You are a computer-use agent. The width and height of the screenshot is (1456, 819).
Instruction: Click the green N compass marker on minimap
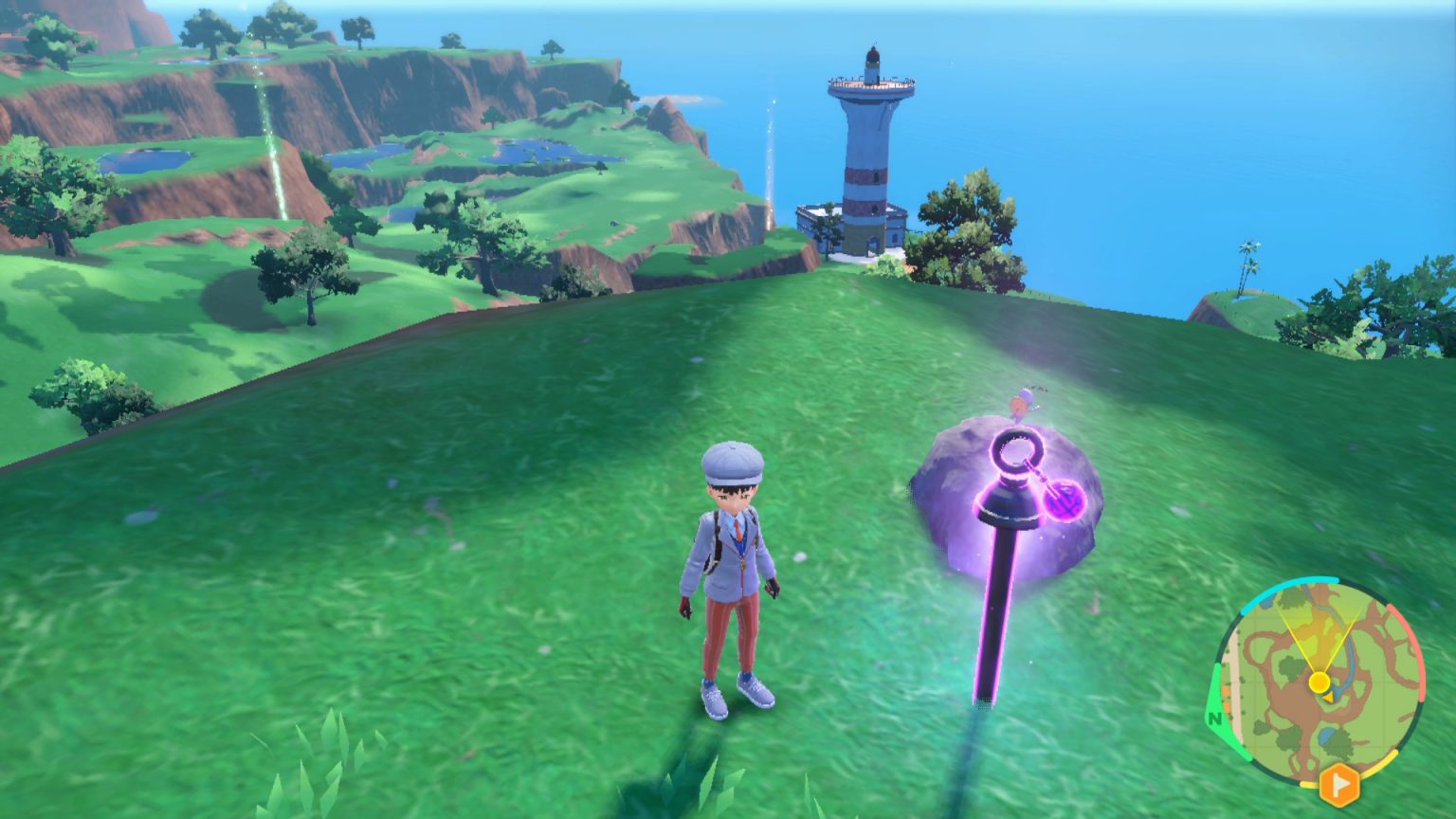tap(1213, 719)
